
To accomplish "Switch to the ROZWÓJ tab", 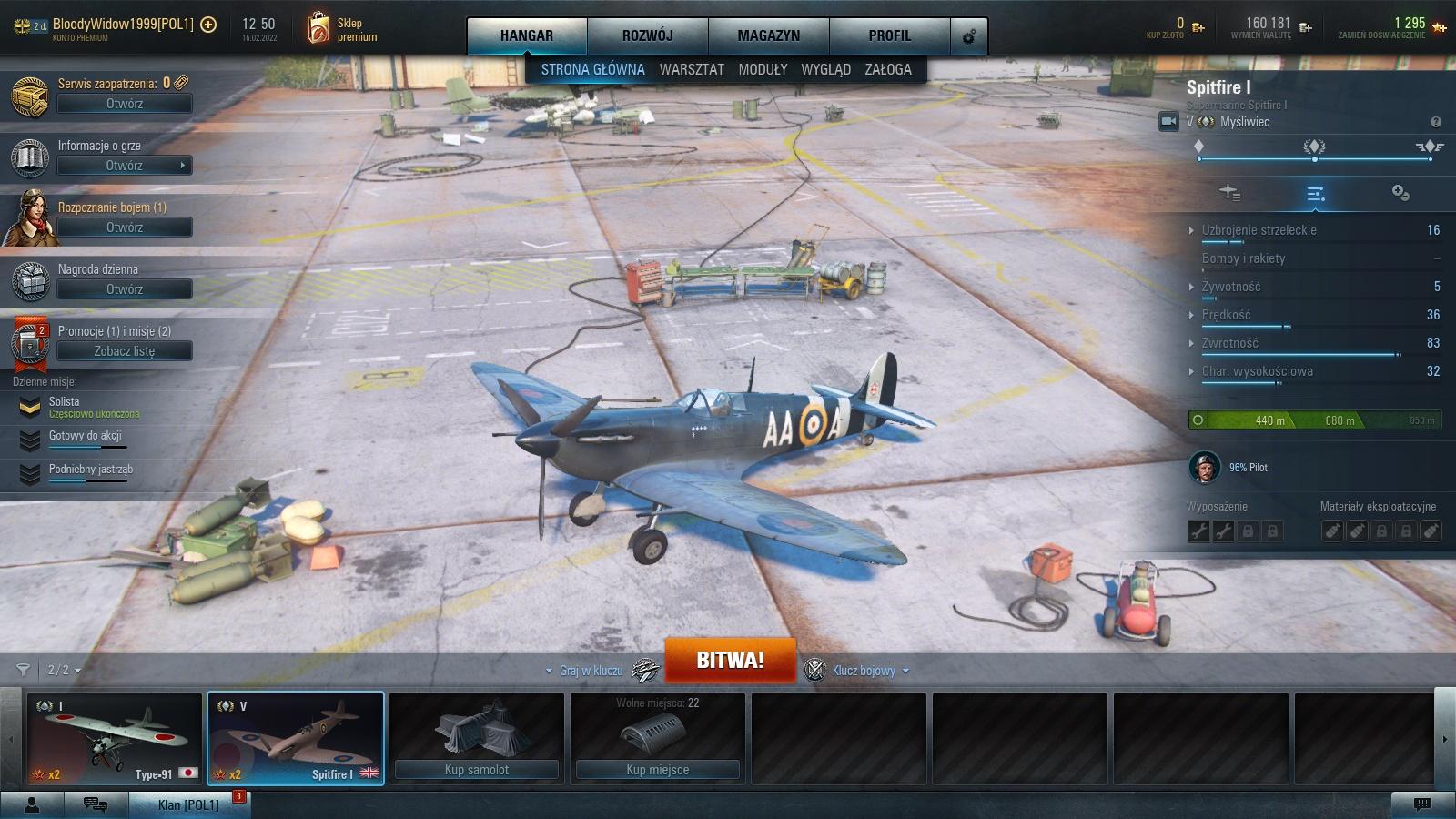I will (647, 35).
